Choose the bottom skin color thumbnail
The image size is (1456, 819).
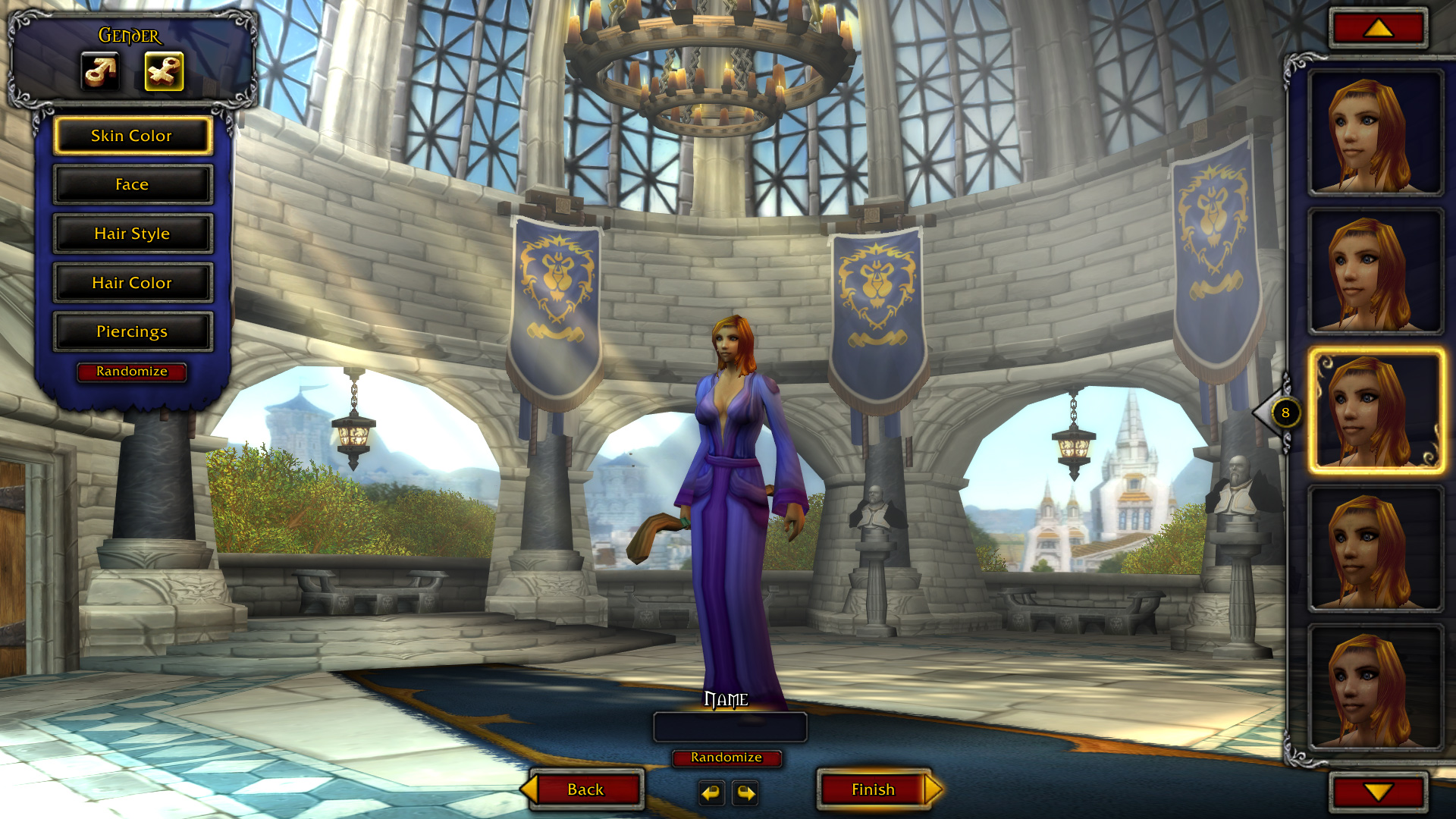pyautogui.click(x=1375, y=687)
